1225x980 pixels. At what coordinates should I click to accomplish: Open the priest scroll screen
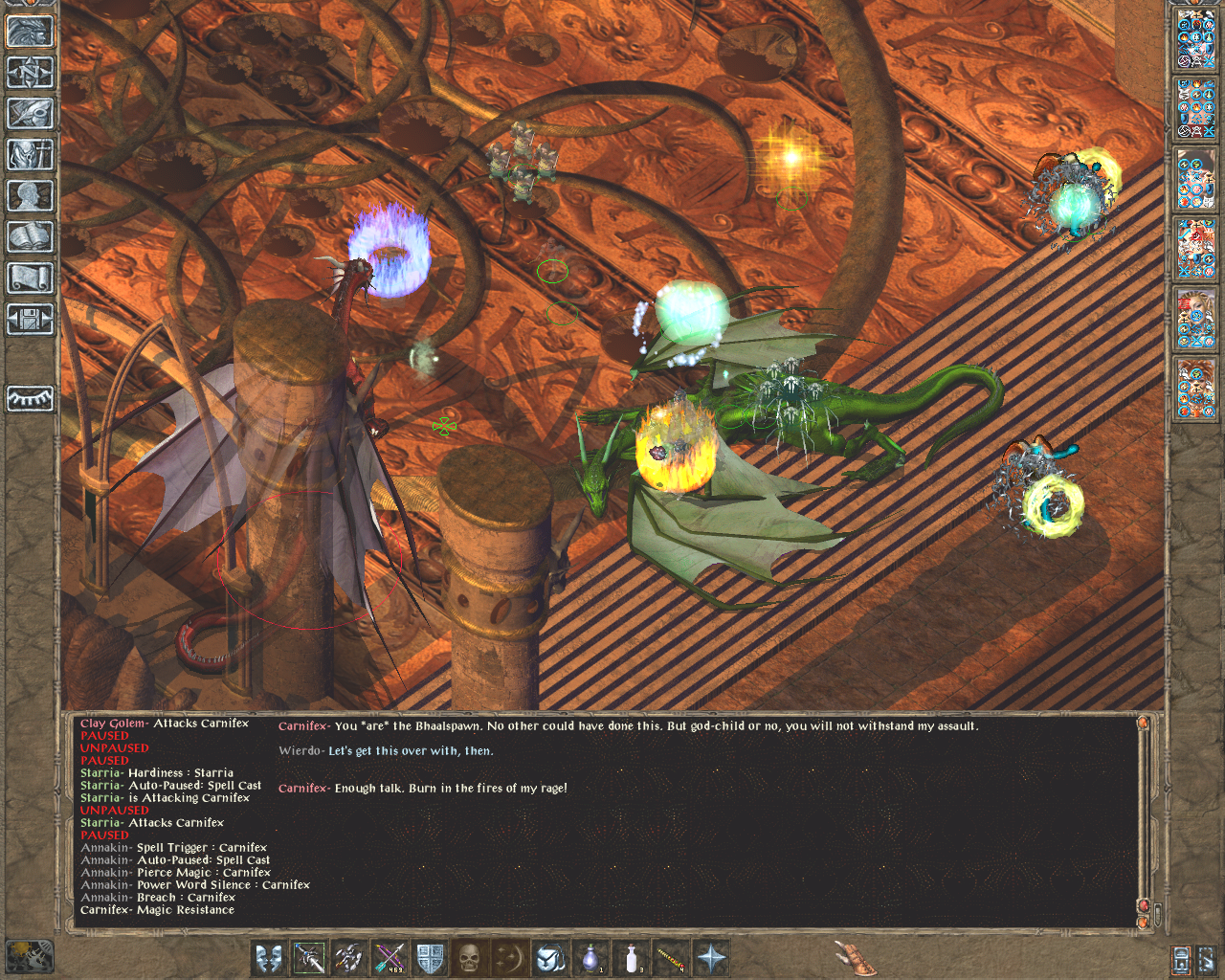pos(30,278)
